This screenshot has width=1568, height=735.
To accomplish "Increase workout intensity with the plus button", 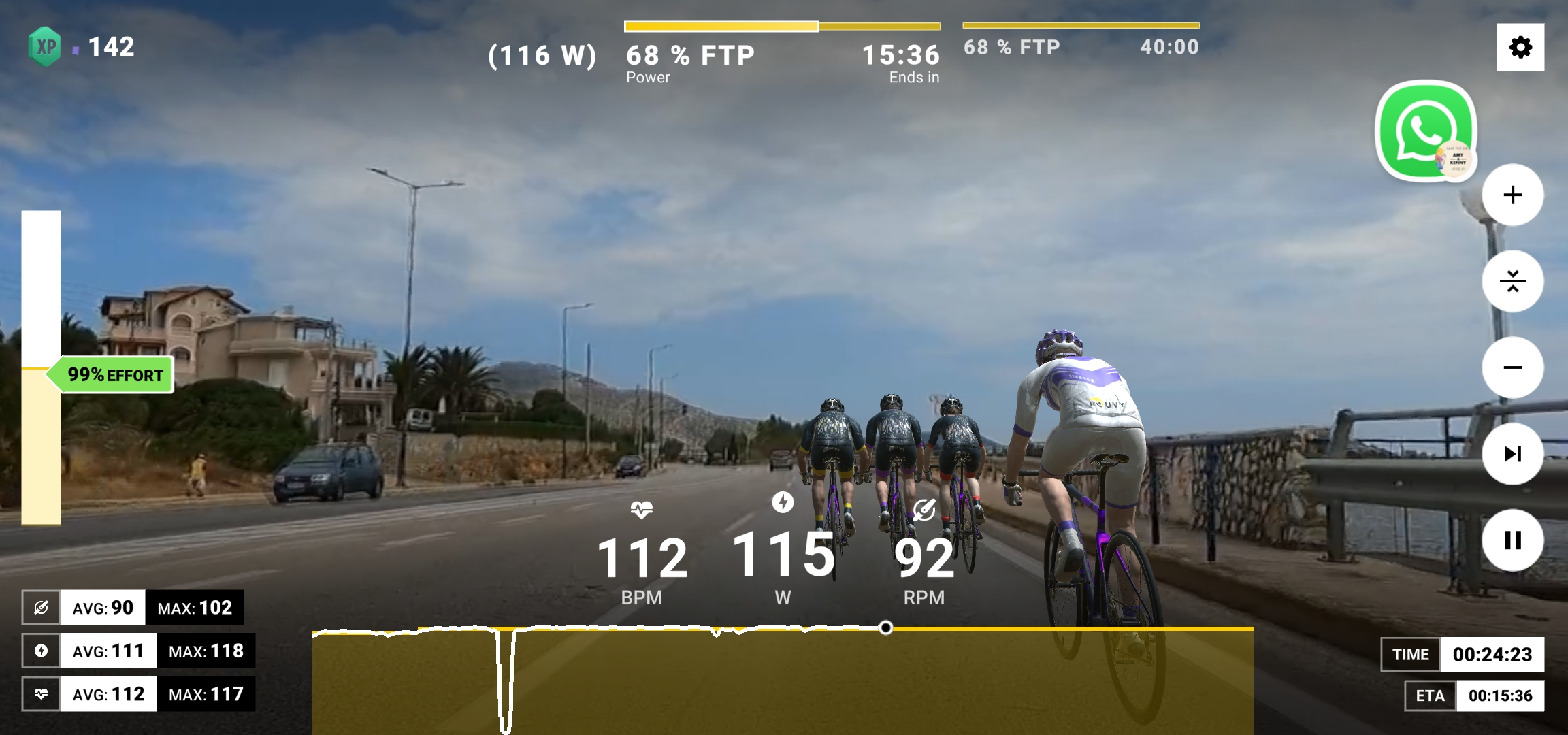I will pos(1512,195).
